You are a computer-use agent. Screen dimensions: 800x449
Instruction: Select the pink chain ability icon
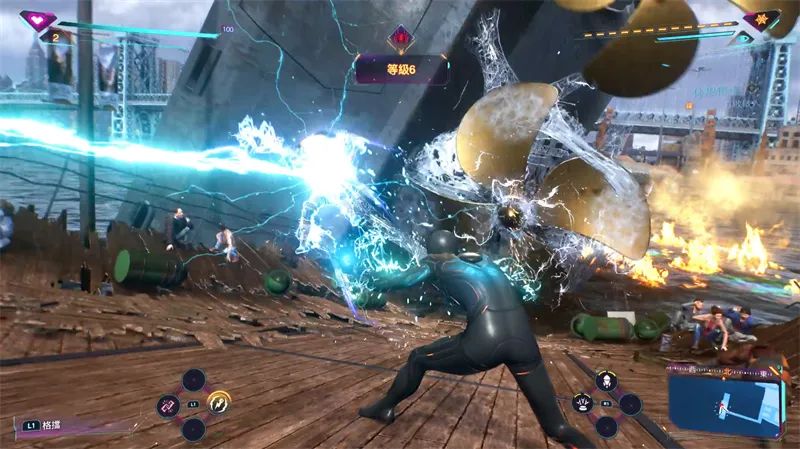168,405
